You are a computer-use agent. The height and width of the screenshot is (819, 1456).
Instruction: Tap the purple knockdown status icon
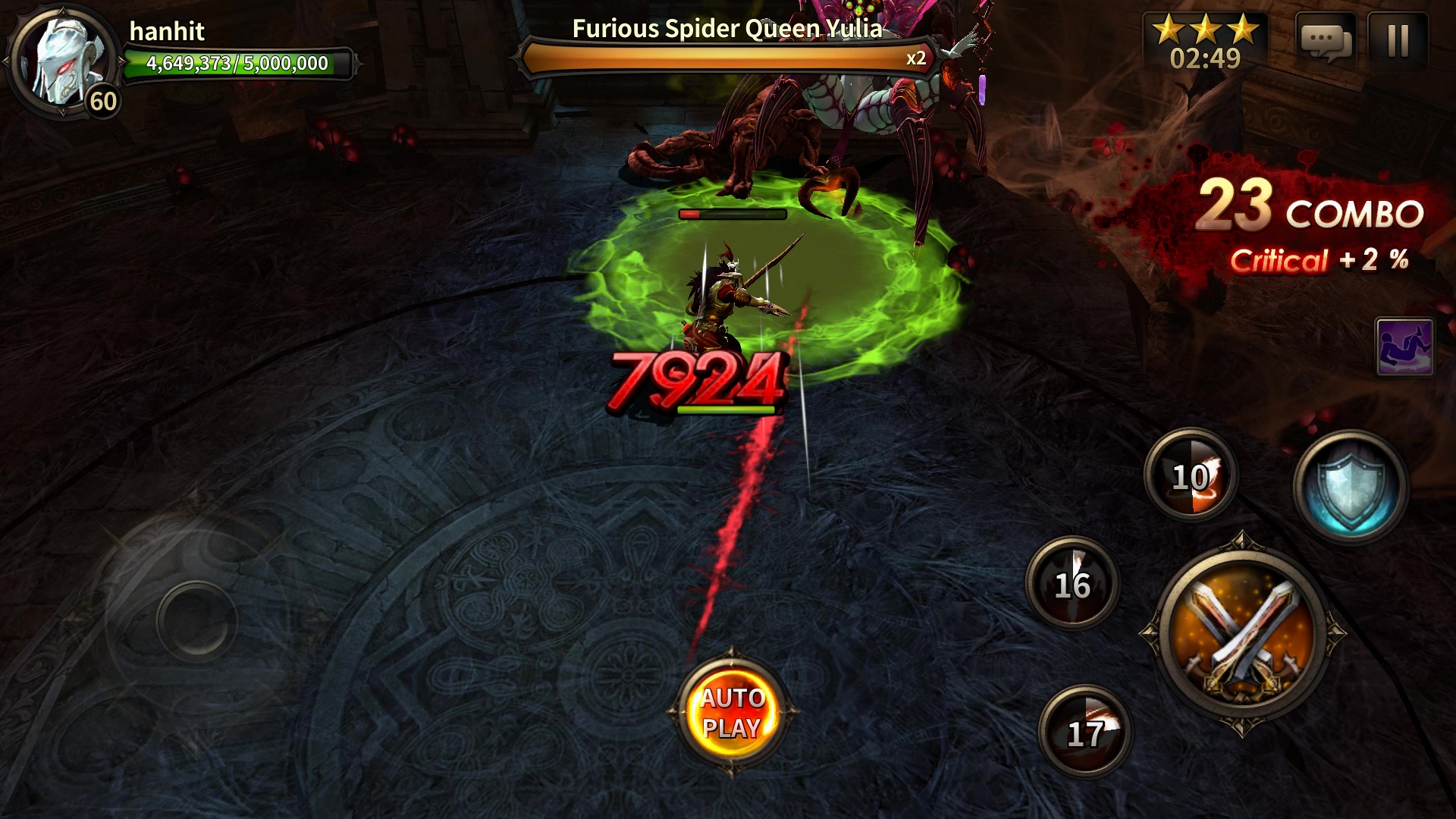point(1404,347)
